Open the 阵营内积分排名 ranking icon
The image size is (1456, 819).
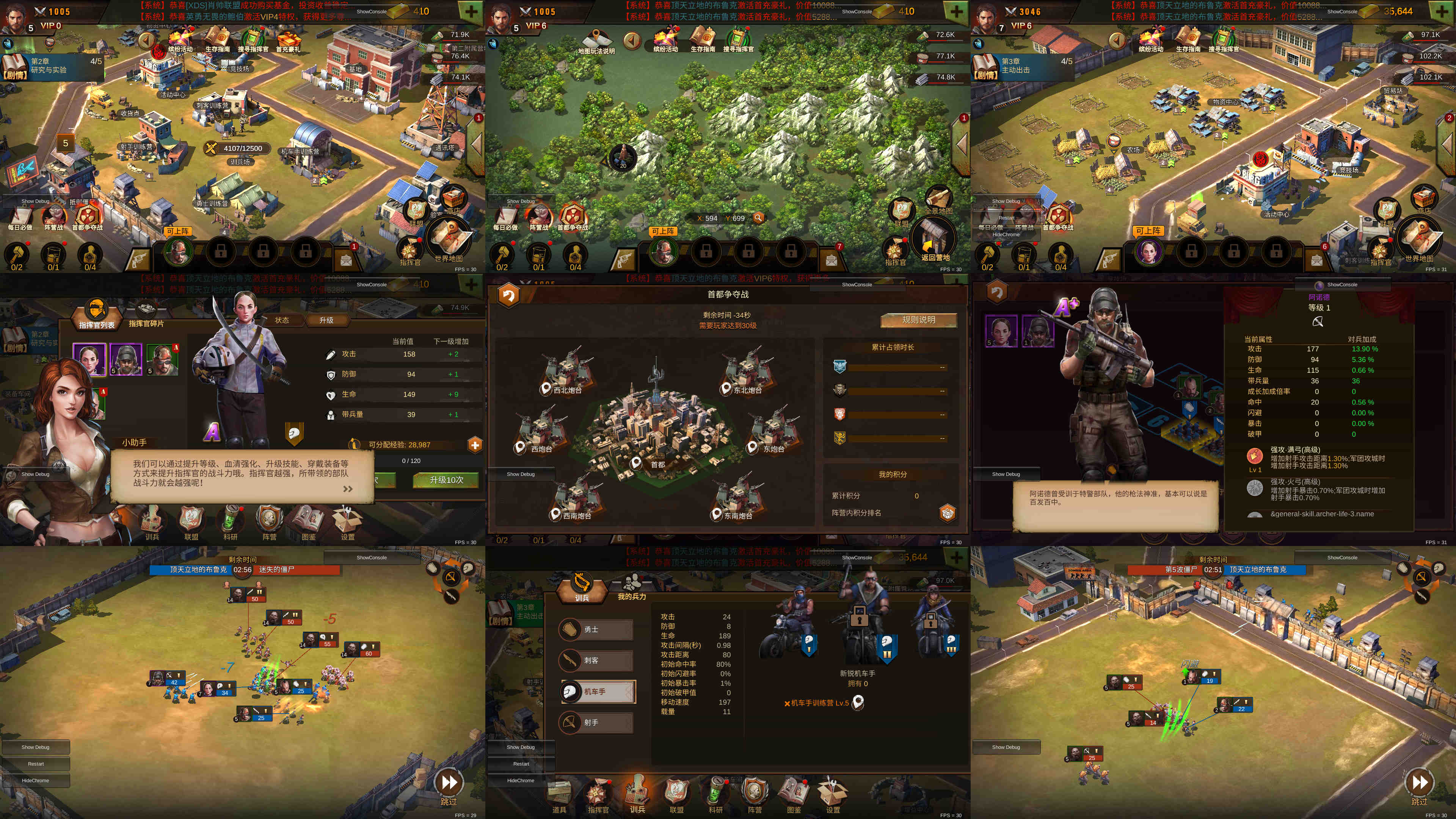point(947,513)
